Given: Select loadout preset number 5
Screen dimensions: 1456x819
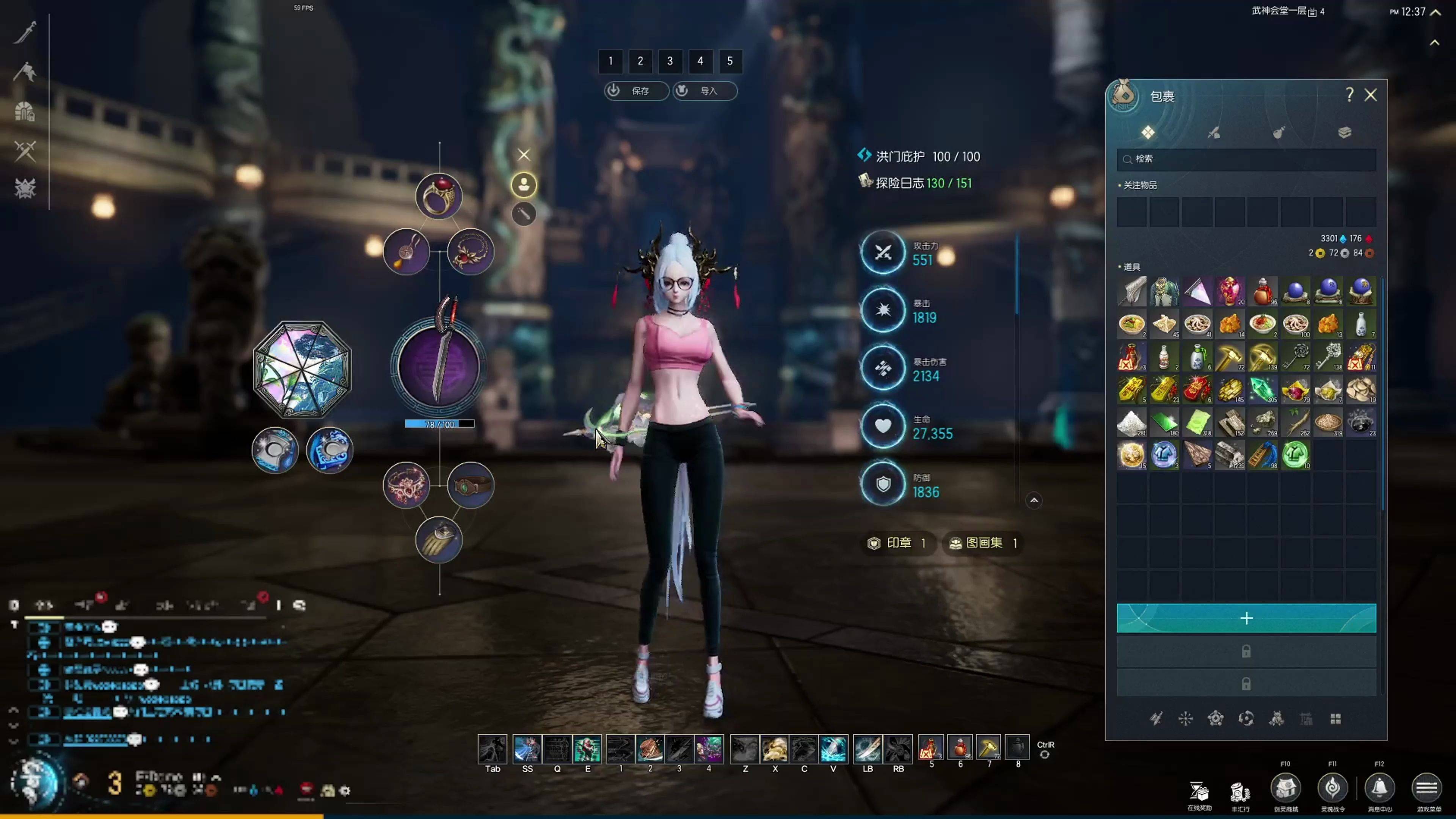Looking at the screenshot, I should [x=730, y=61].
